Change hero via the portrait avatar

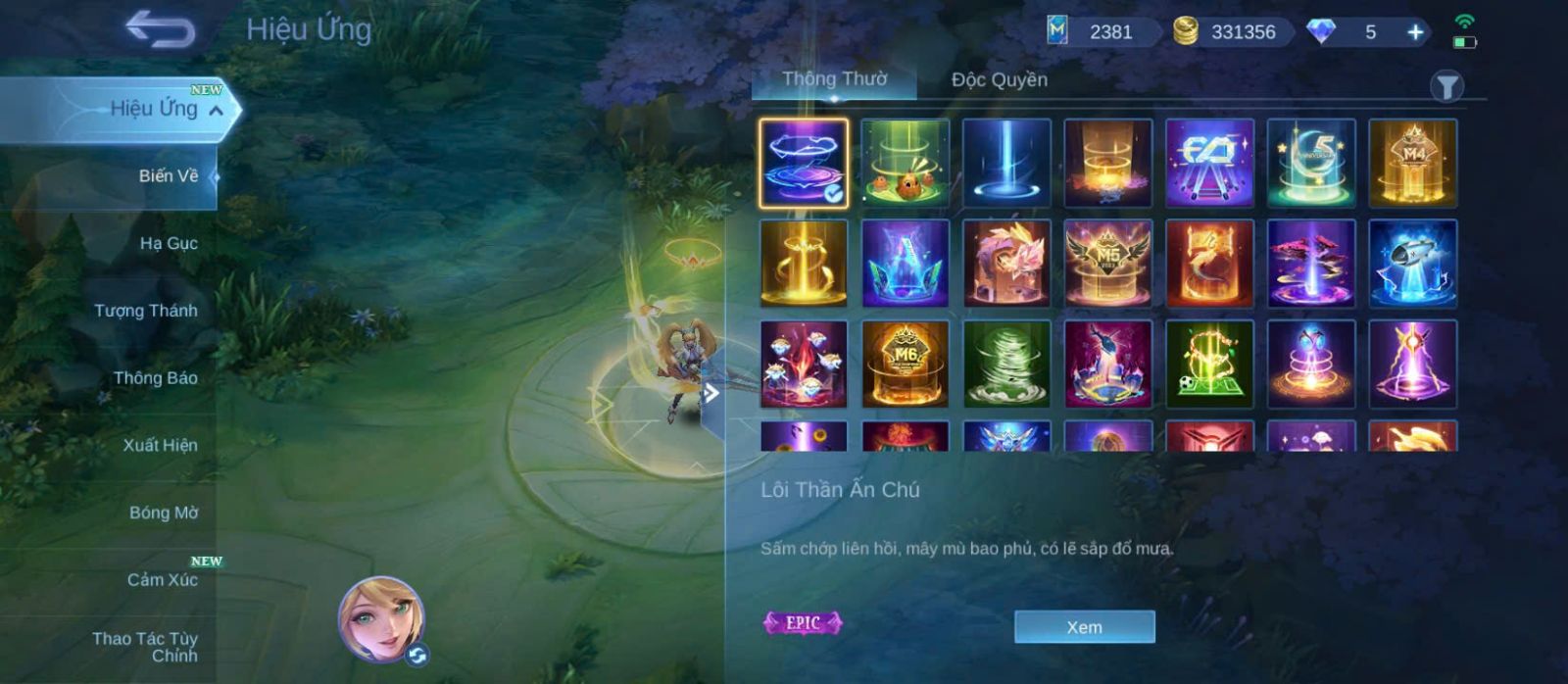(381, 619)
